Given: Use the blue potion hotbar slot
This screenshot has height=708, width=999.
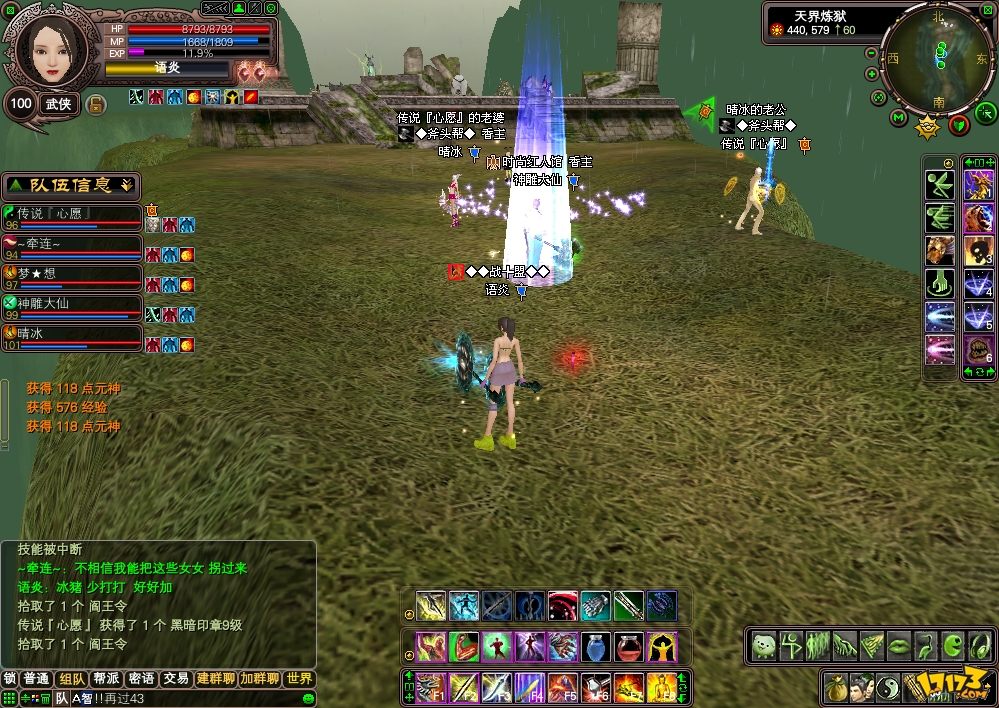Looking at the screenshot, I should 597,646.
